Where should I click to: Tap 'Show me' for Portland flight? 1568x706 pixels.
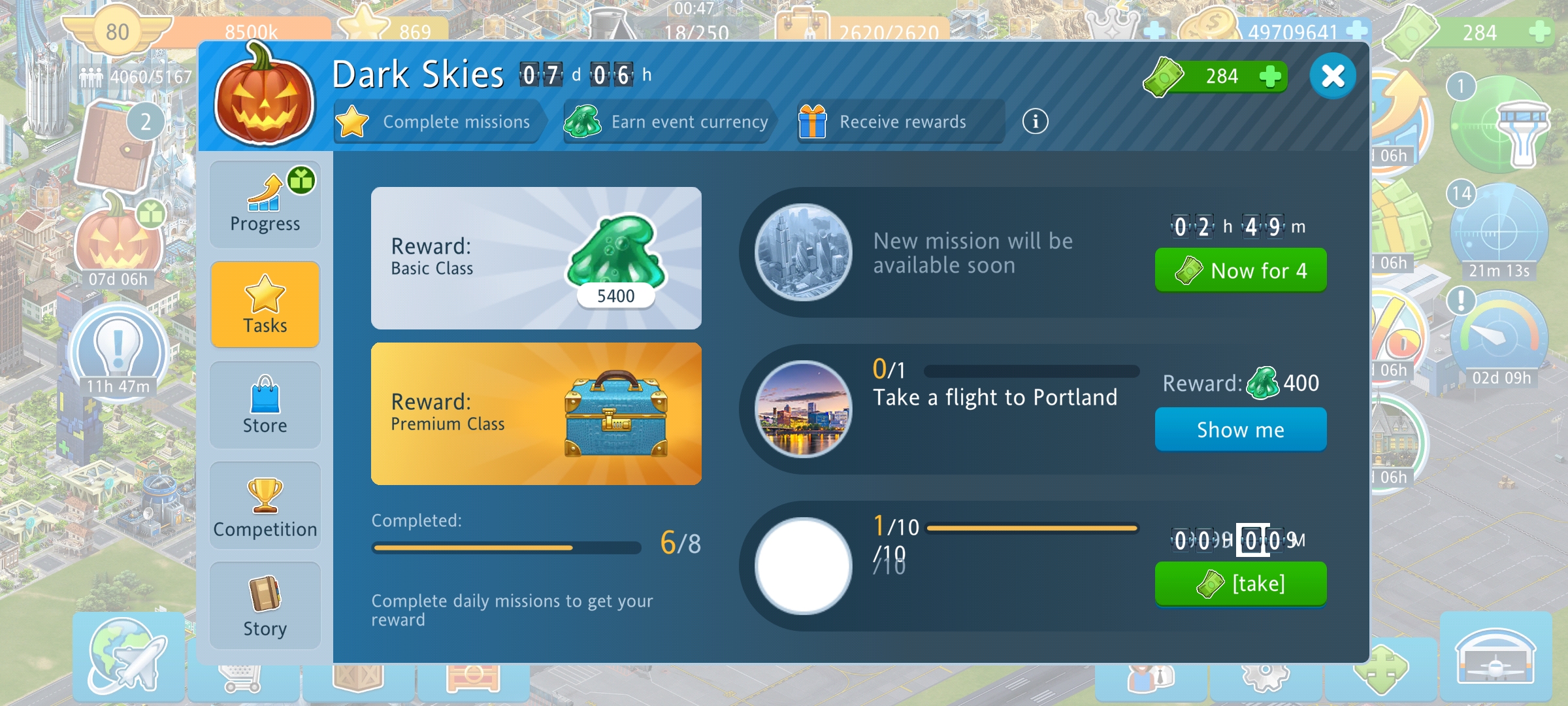click(1240, 429)
